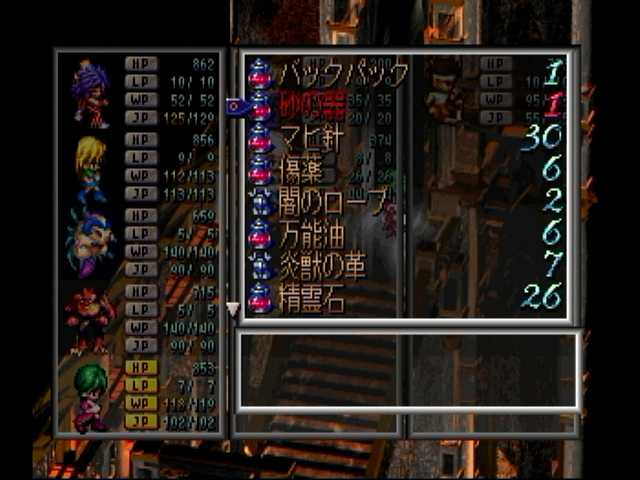Click the item list scroll-down arrow
Screen dimensions: 640x480
coord(233,310)
